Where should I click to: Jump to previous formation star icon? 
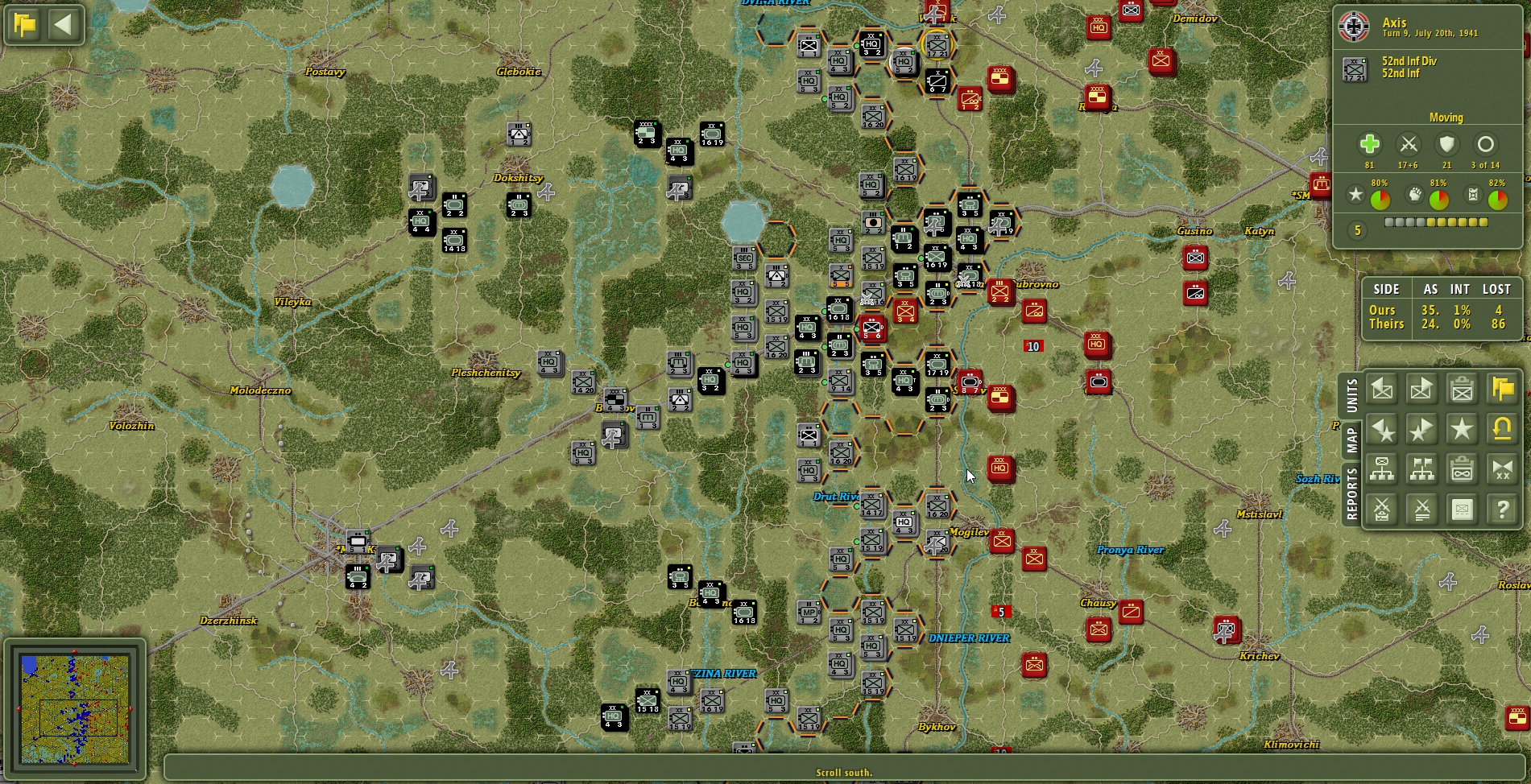[x=1382, y=429]
